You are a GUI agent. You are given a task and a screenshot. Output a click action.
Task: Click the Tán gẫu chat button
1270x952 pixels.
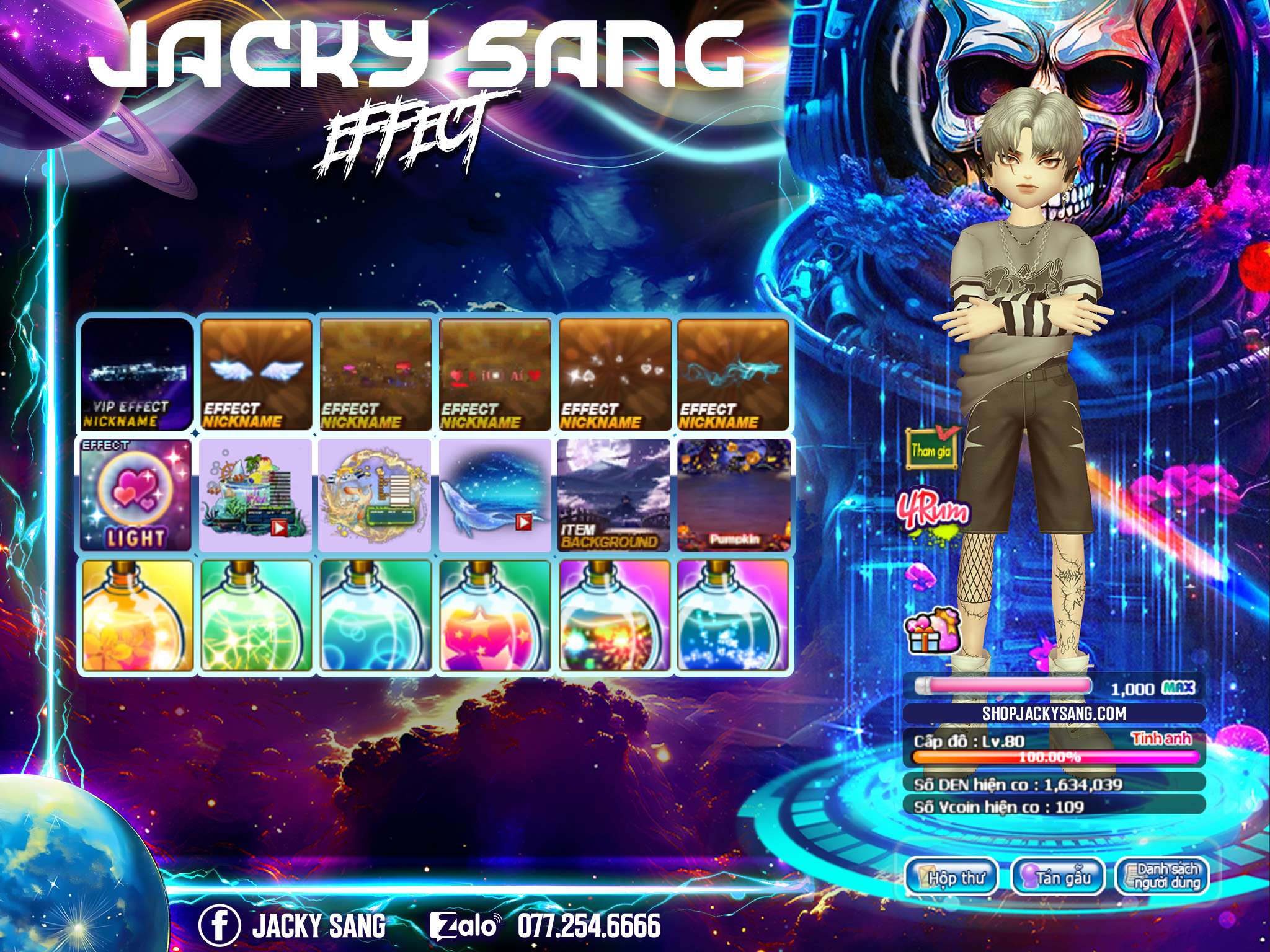click(1057, 877)
